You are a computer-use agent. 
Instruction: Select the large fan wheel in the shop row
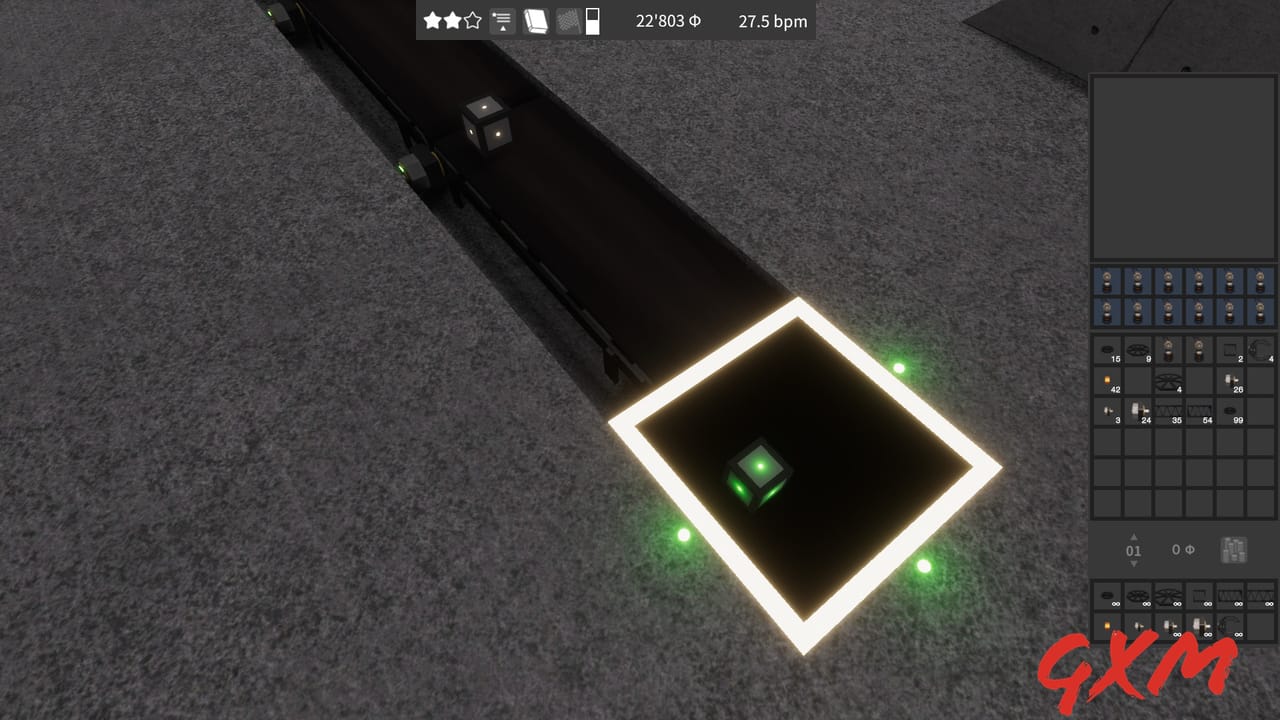pyautogui.click(x=1167, y=597)
